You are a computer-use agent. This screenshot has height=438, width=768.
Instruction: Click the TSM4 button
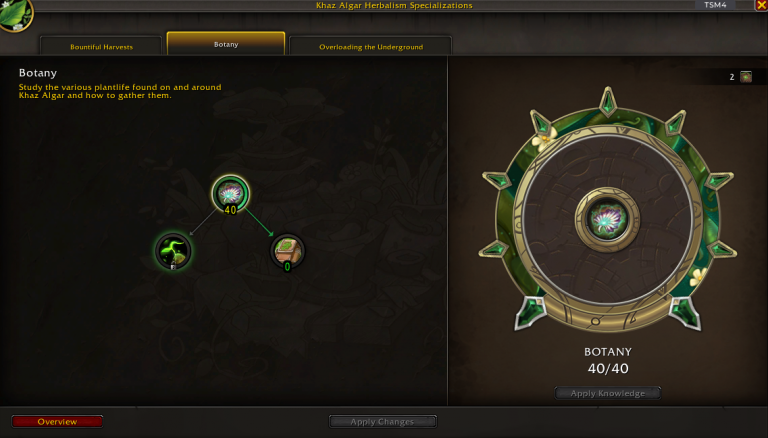715,5
